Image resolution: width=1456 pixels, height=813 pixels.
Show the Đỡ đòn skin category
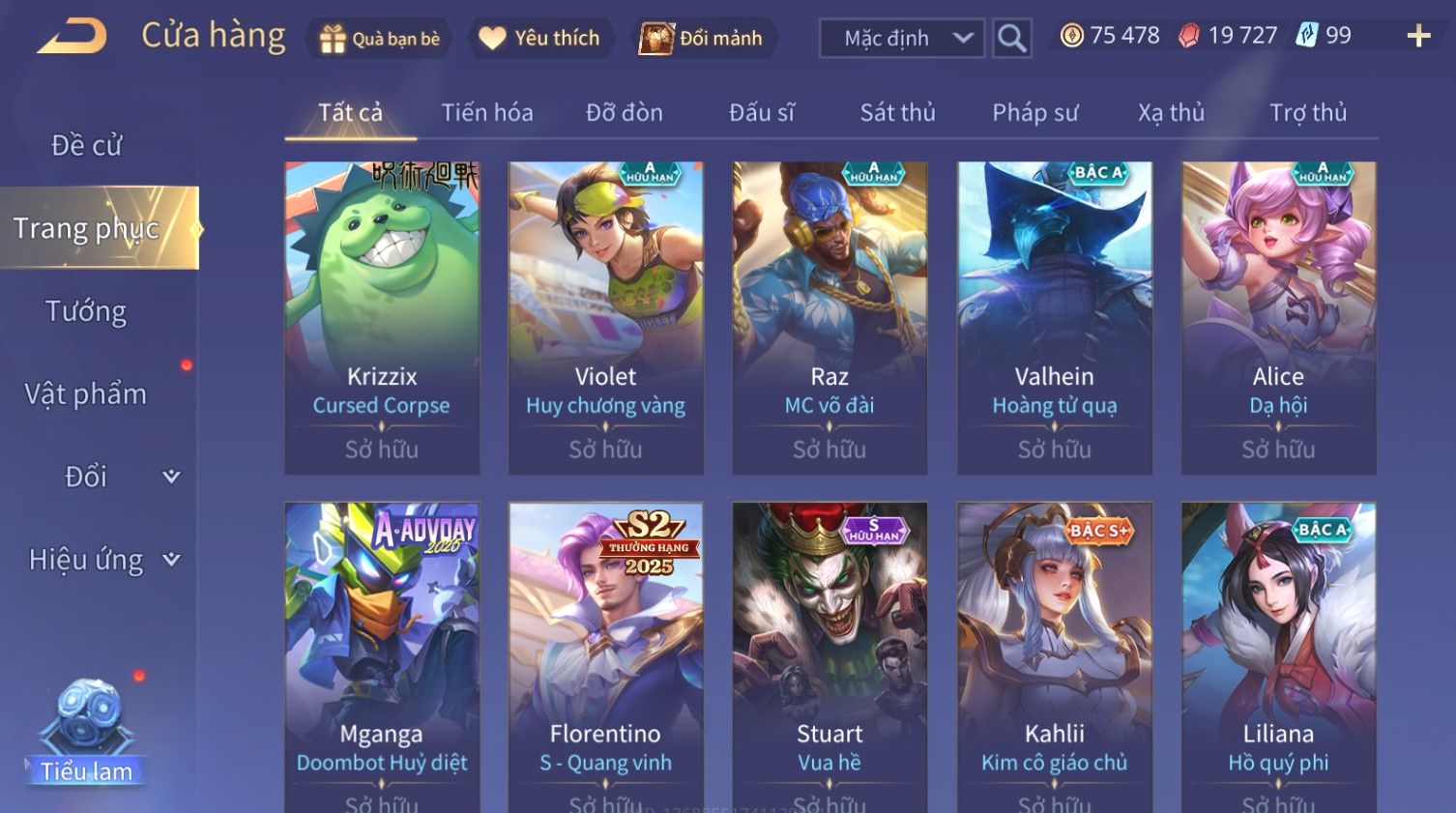coord(625,113)
